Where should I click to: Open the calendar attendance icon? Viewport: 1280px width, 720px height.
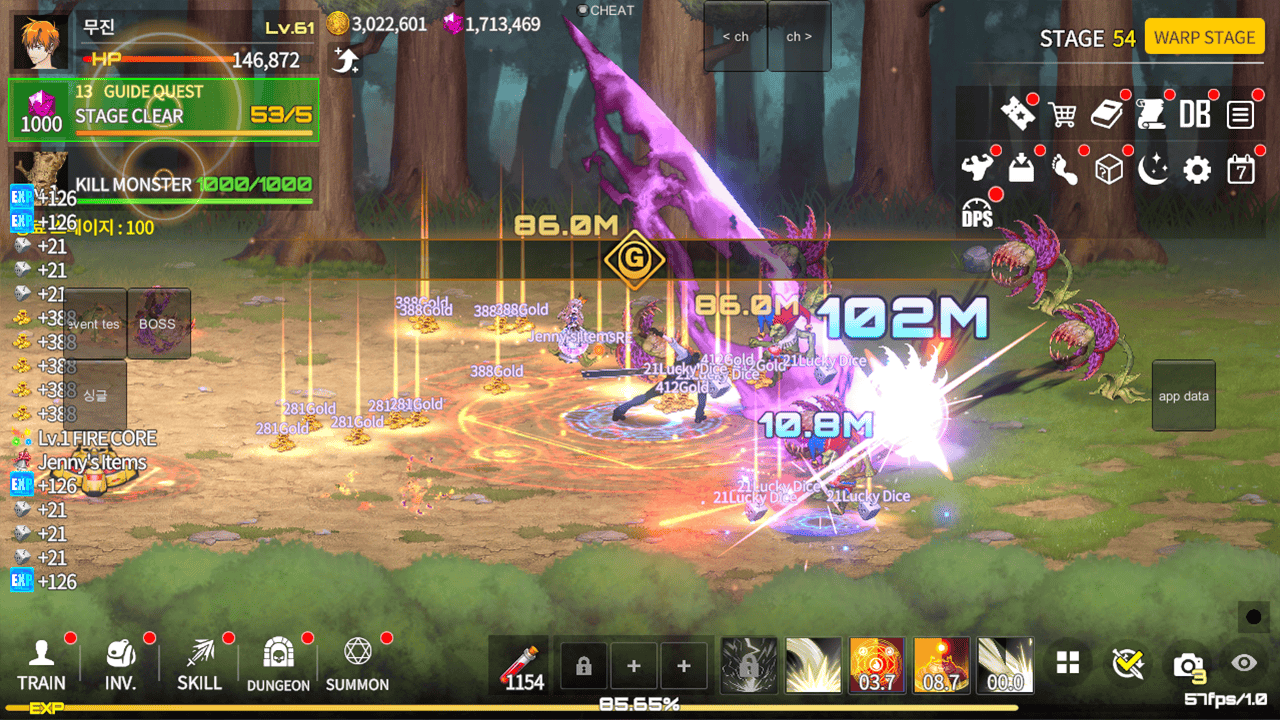tap(1240, 170)
